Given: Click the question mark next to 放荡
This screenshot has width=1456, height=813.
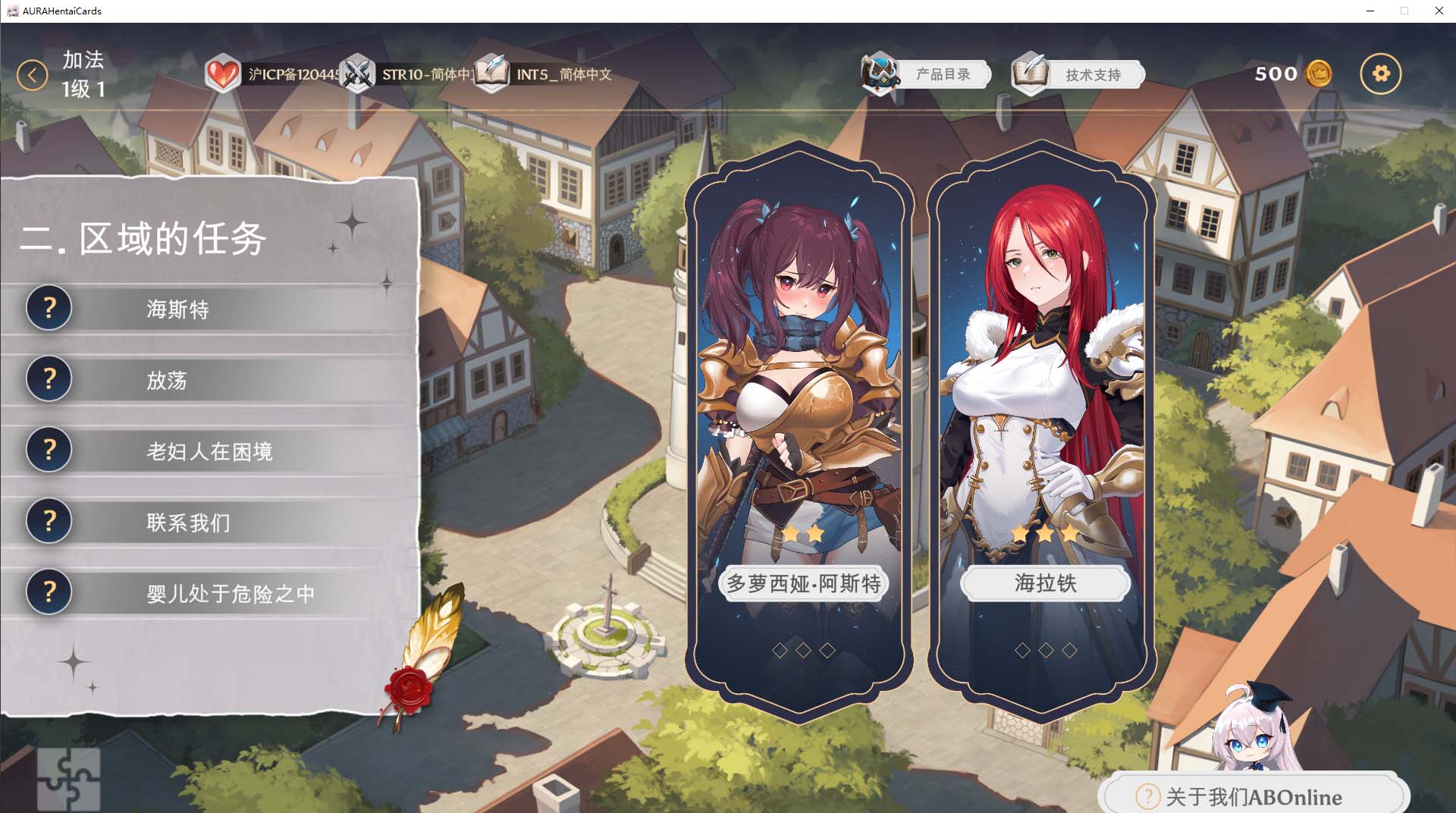Looking at the screenshot, I should [49, 379].
